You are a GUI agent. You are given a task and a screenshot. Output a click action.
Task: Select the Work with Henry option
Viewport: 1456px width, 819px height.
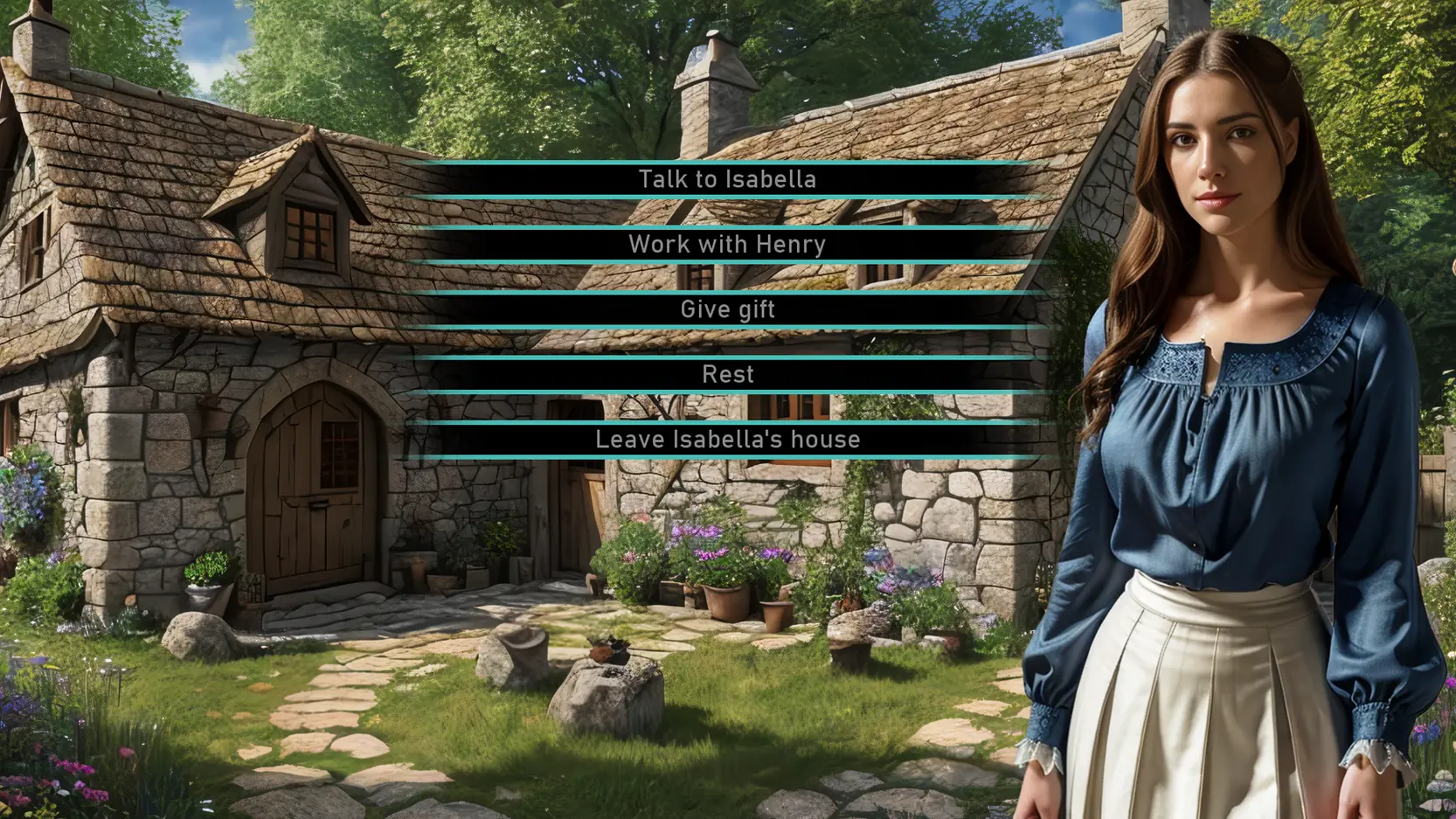727,245
